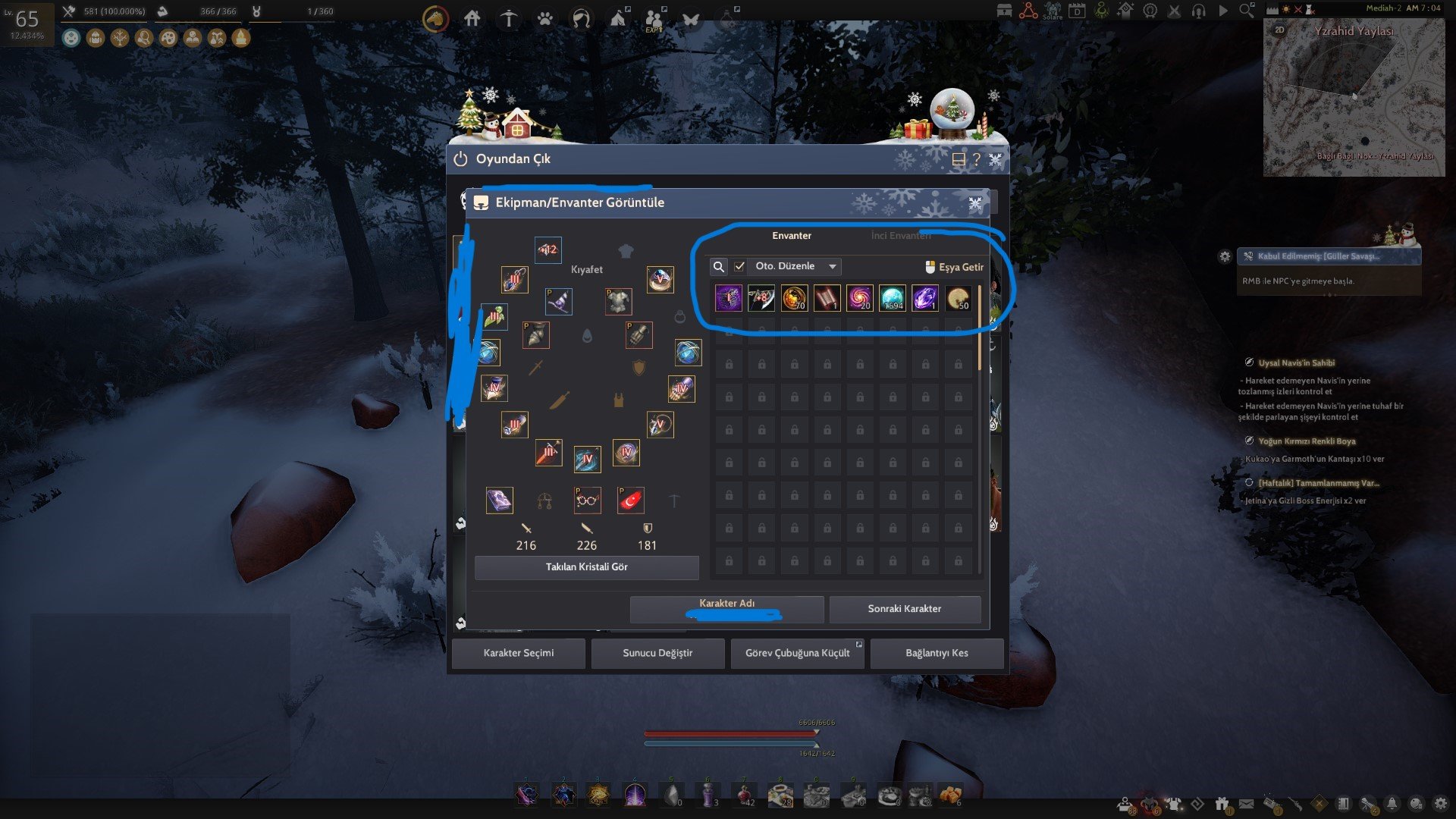Screen dimensions: 1456x819
Task: Select the paw pet menu icon
Action: [x=544, y=17]
